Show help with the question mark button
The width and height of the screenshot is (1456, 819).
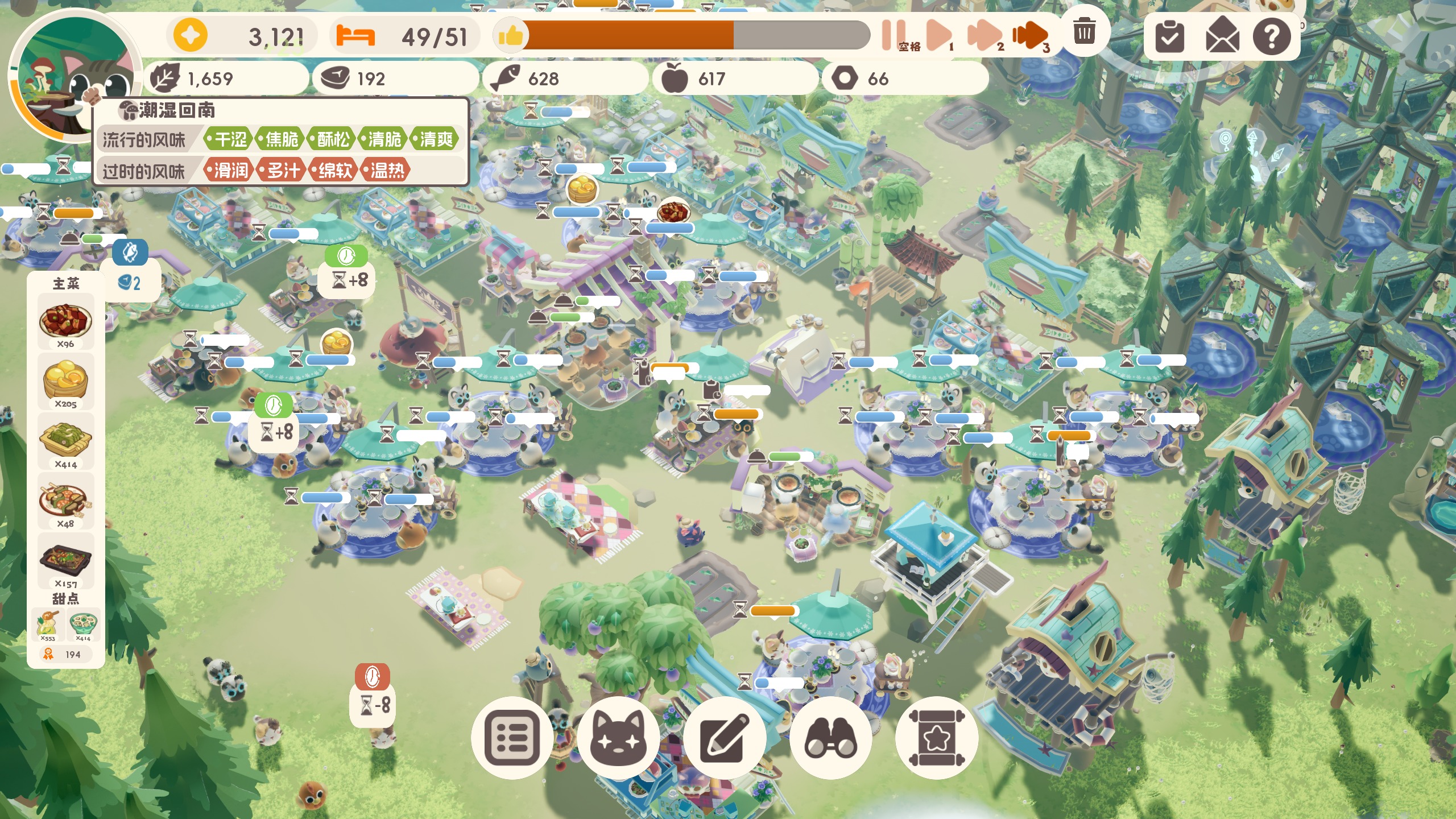click(x=1272, y=36)
